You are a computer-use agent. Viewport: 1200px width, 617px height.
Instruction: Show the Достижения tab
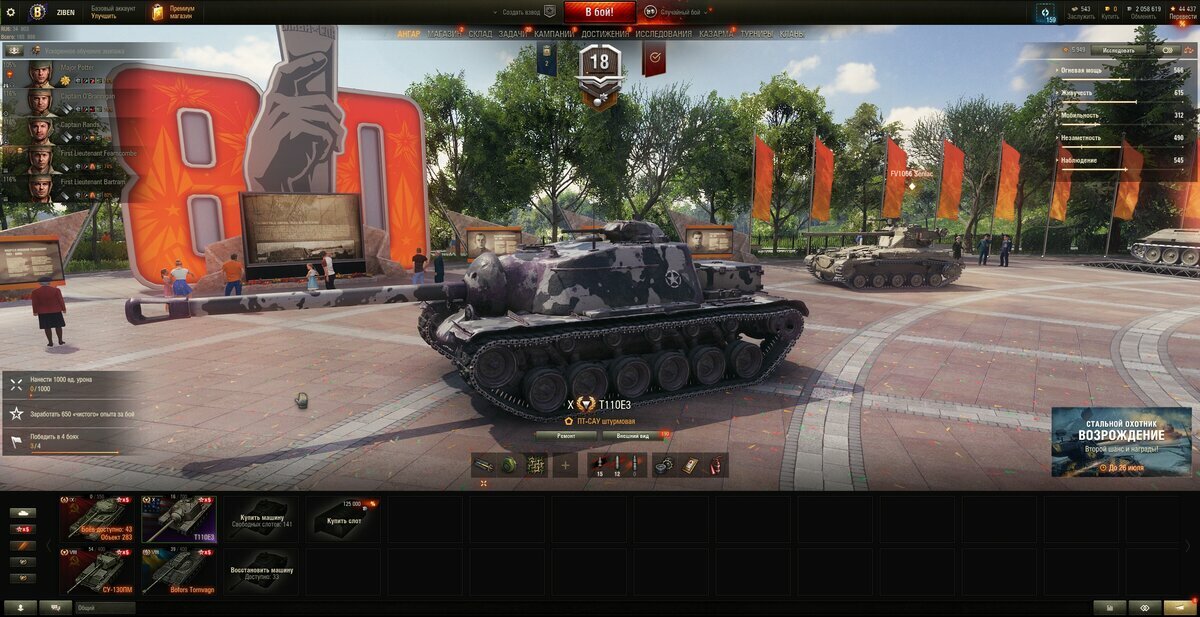(605, 34)
